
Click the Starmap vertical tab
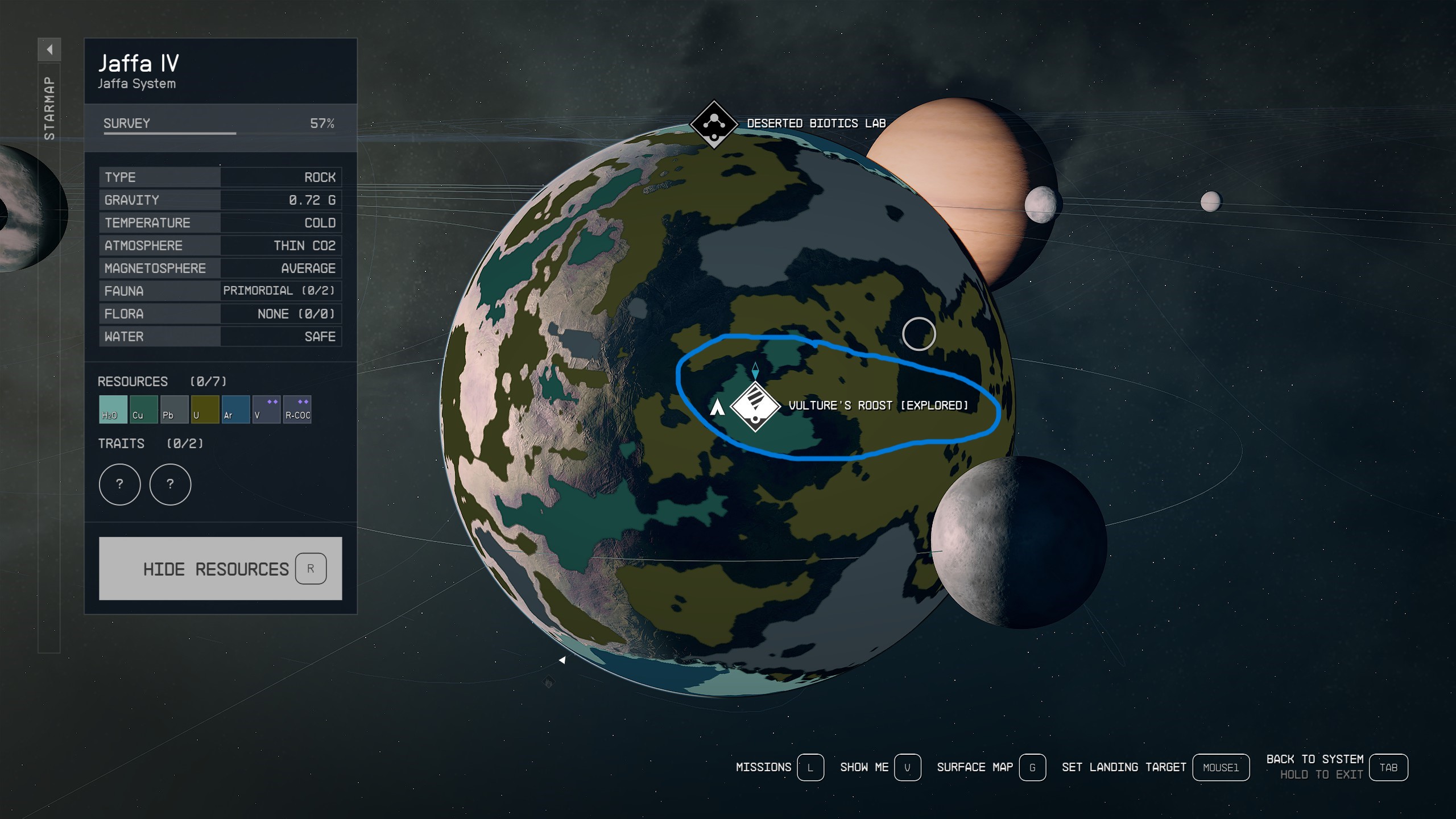point(49,108)
